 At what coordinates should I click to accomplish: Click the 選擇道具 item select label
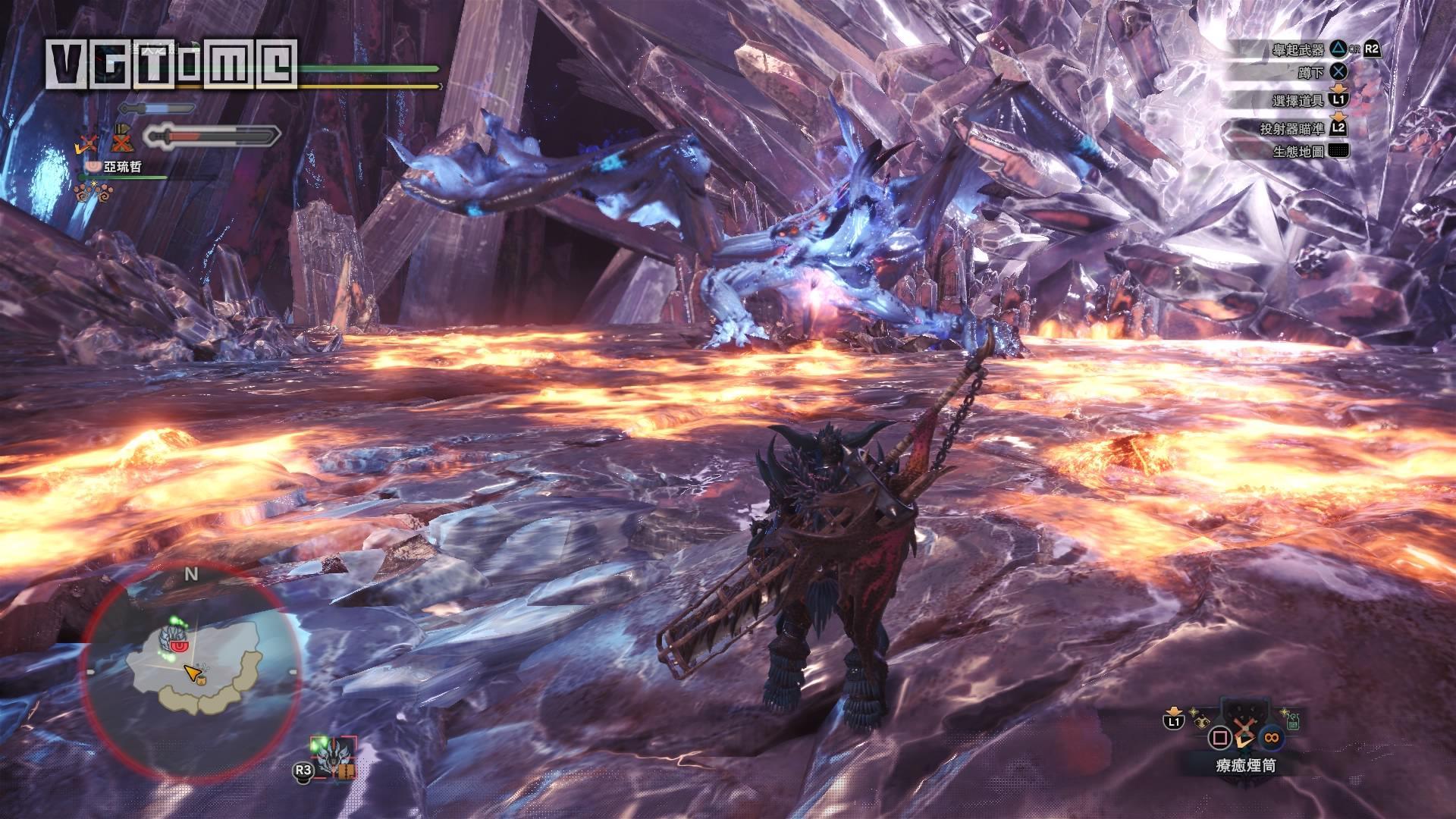[1298, 100]
